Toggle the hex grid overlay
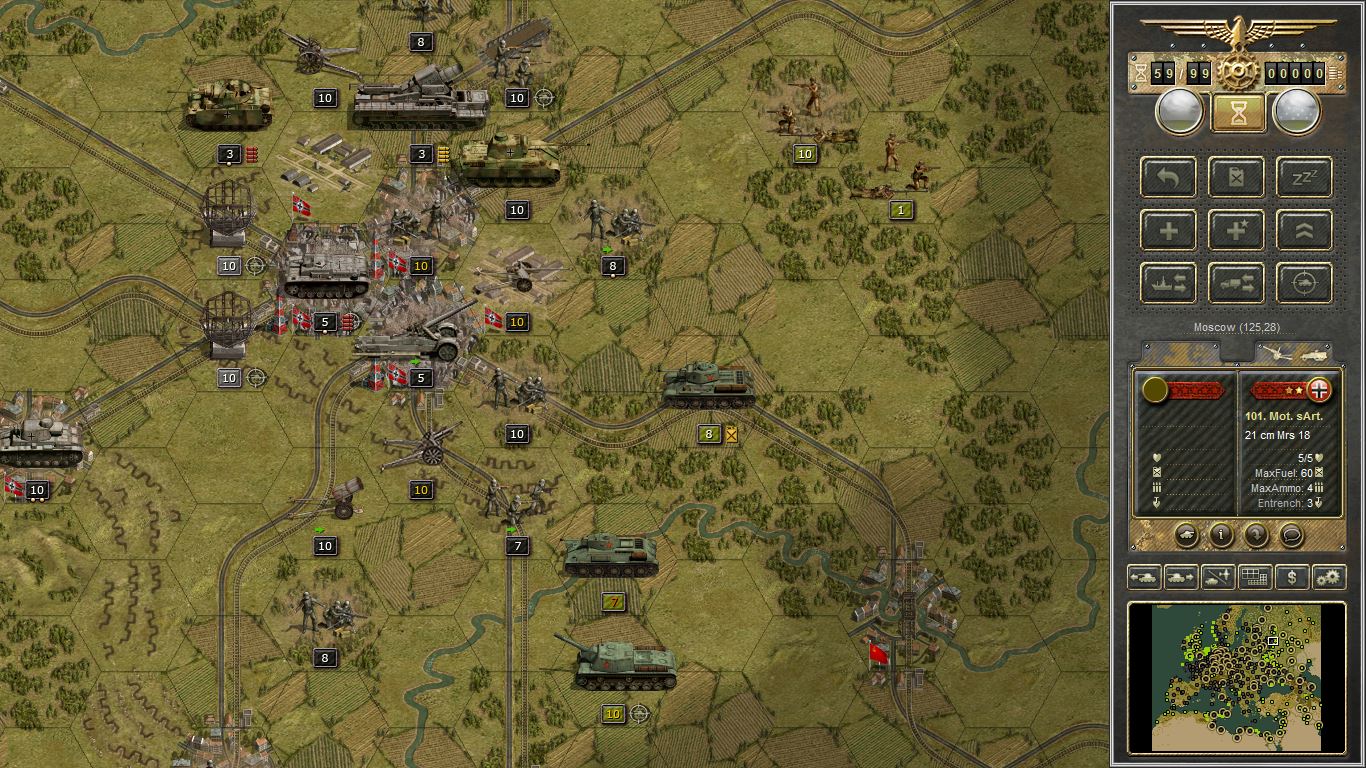 tap(1253, 577)
